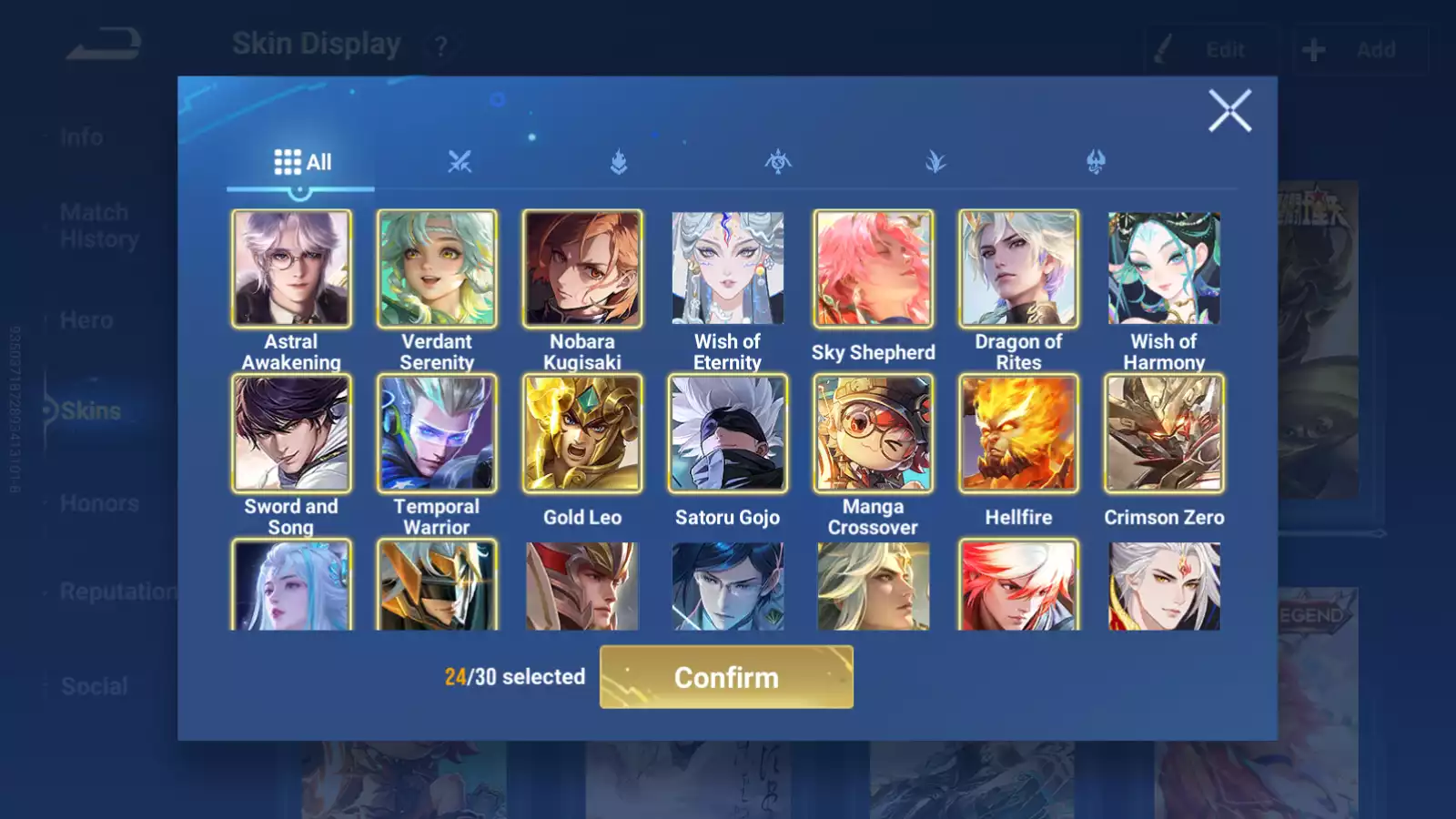Toggle the Sky Shepherd skin
Screen dimensions: 1456x819
tap(873, 268)
